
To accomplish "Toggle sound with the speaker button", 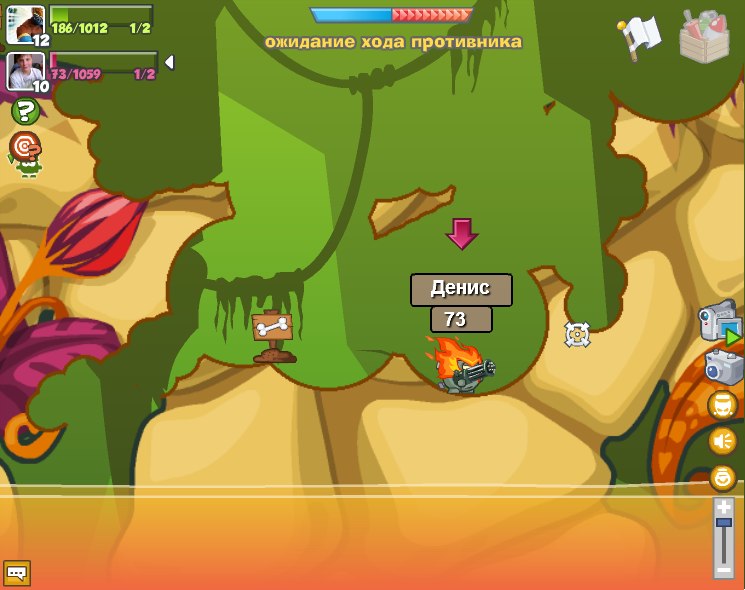I will click(722, 440).
